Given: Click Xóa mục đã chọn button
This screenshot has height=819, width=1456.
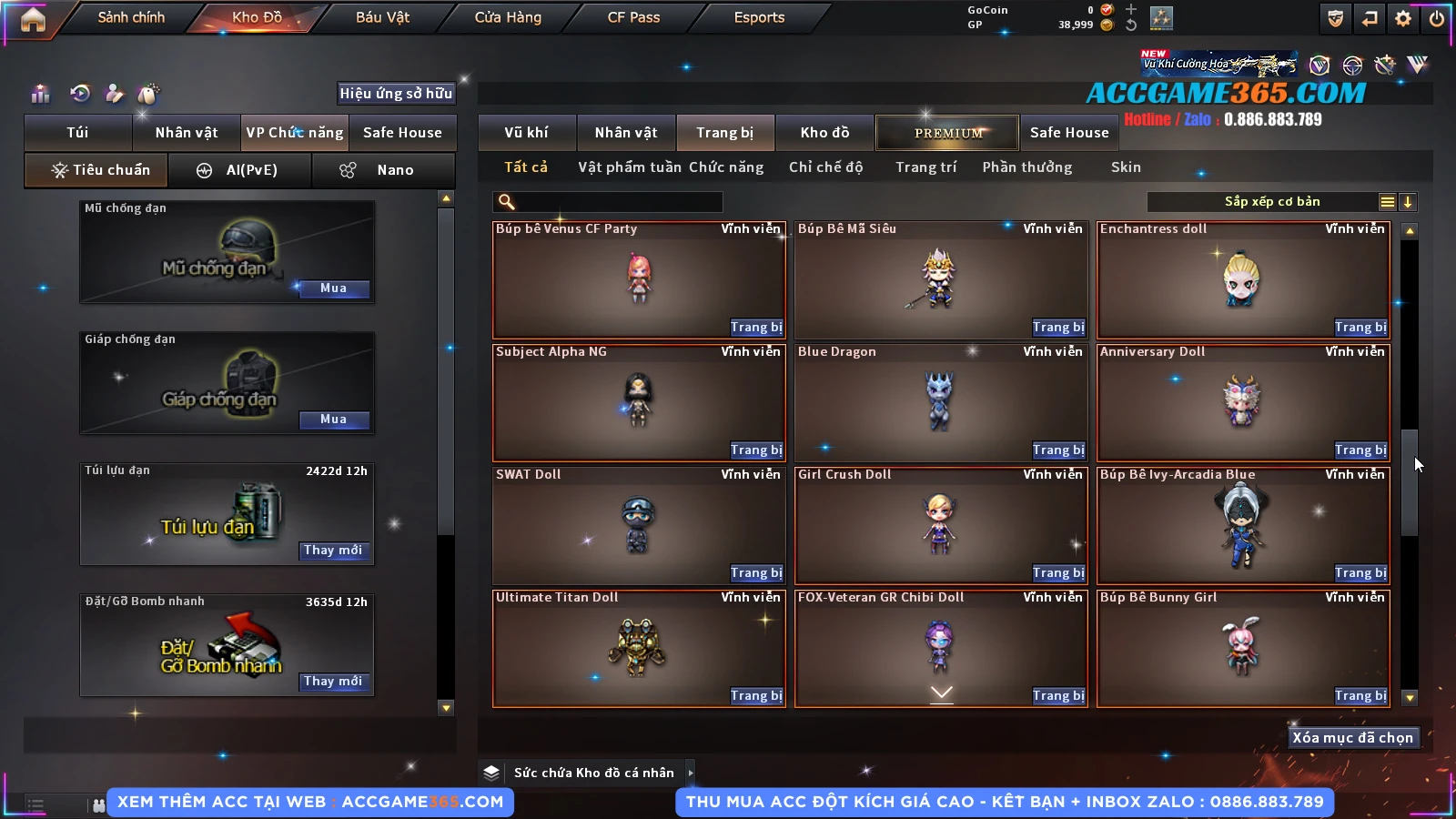Looking at the screenshot, I should pos(1352,738).
